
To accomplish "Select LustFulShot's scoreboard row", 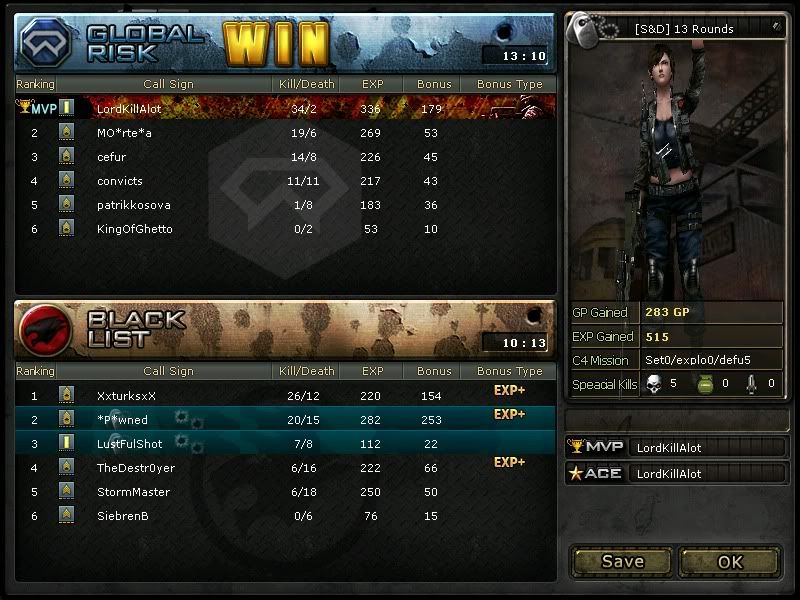I will point(285,443).
